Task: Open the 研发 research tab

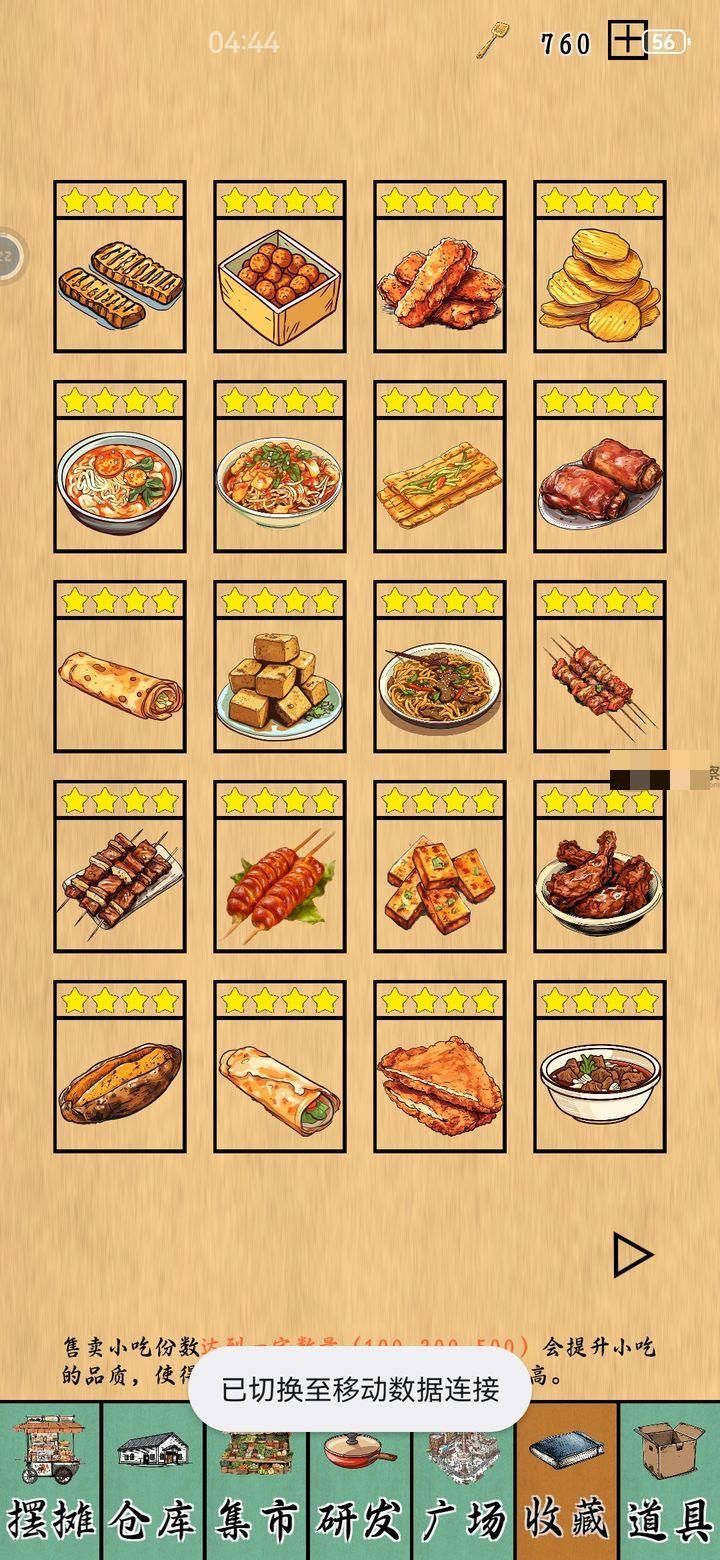Action: (x=359, y=1480)
